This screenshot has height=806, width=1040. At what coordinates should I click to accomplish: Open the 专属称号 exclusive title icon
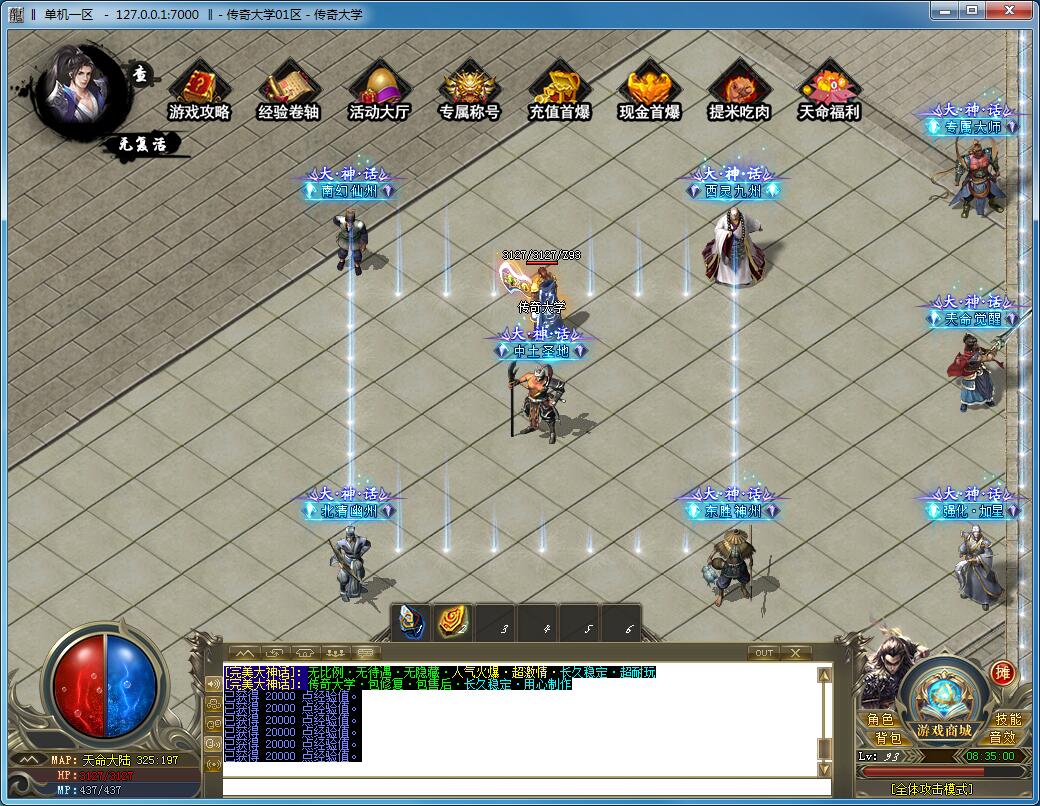pyautogui.click(x=469, y=91)
